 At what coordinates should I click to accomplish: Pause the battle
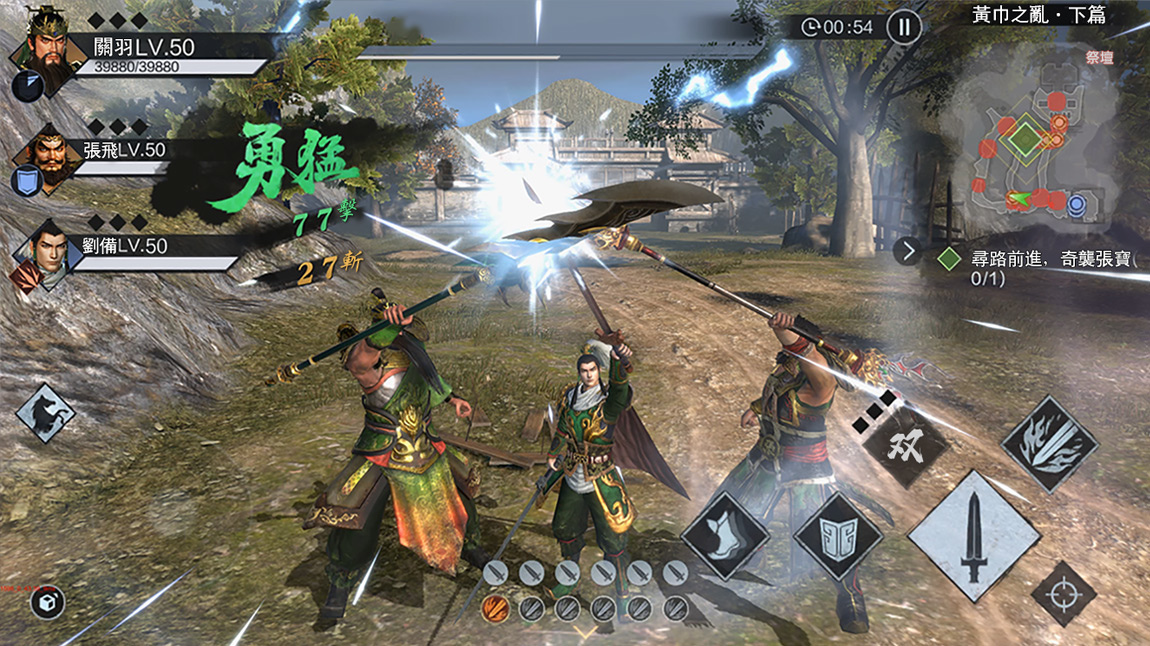(x=904, y=27)
